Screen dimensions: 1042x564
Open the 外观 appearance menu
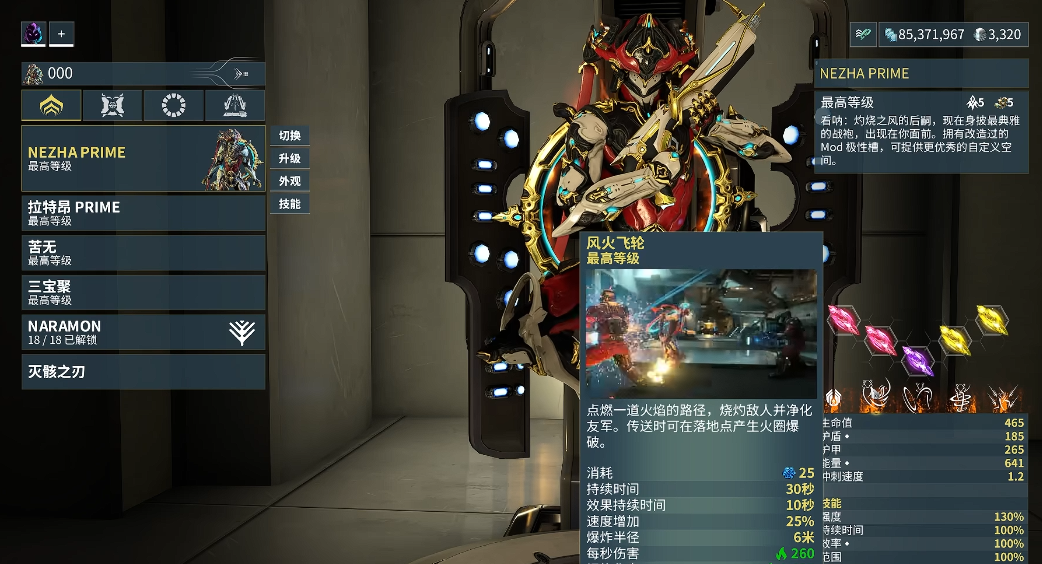click(290, 181)
